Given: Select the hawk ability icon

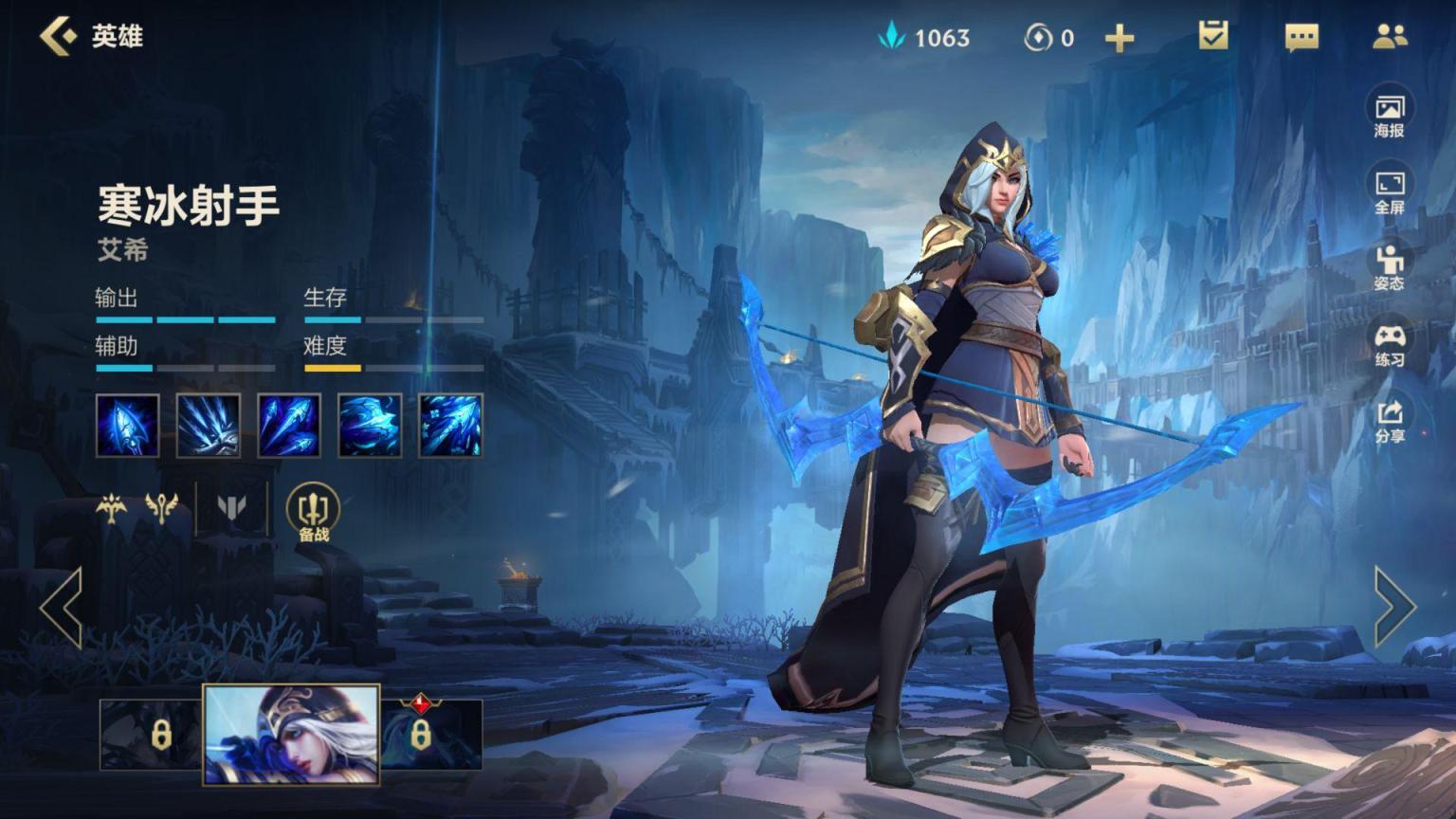Looking at the screenshot, I should [370, 426].
